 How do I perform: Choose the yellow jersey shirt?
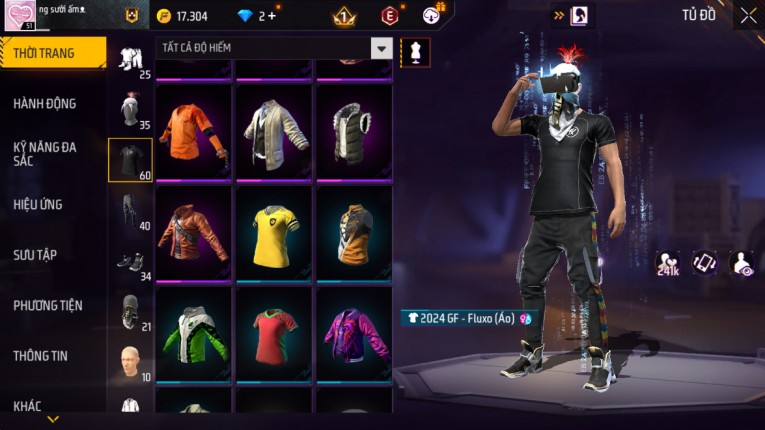pyautogui.click(x=274, y=234)
